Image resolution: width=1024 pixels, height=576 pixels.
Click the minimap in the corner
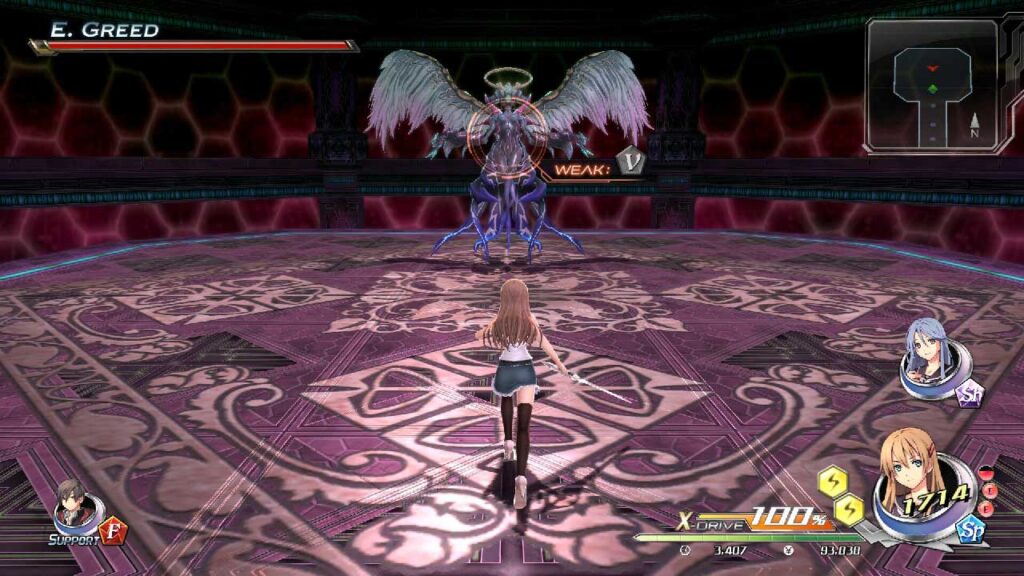(932, 86)
